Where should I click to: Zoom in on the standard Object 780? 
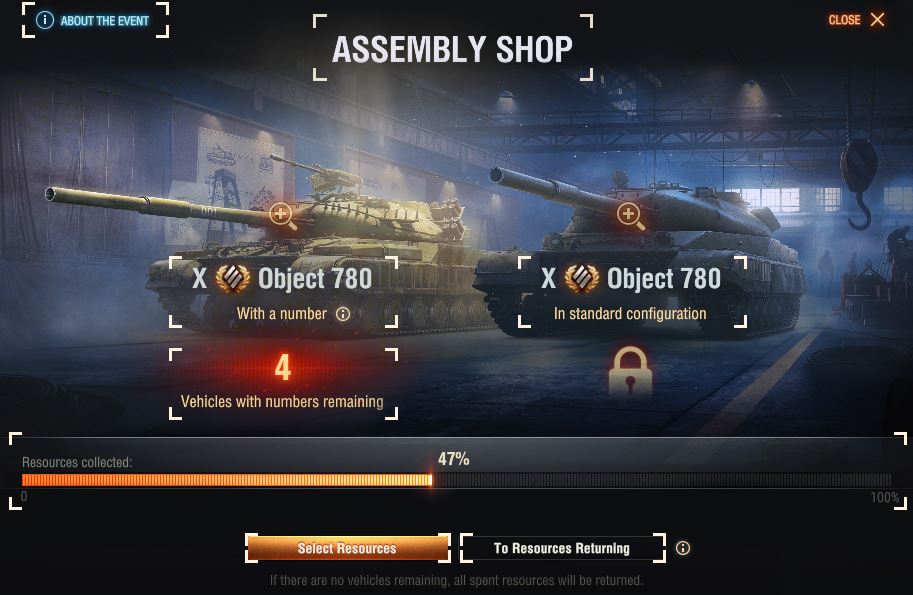[629, 215]
